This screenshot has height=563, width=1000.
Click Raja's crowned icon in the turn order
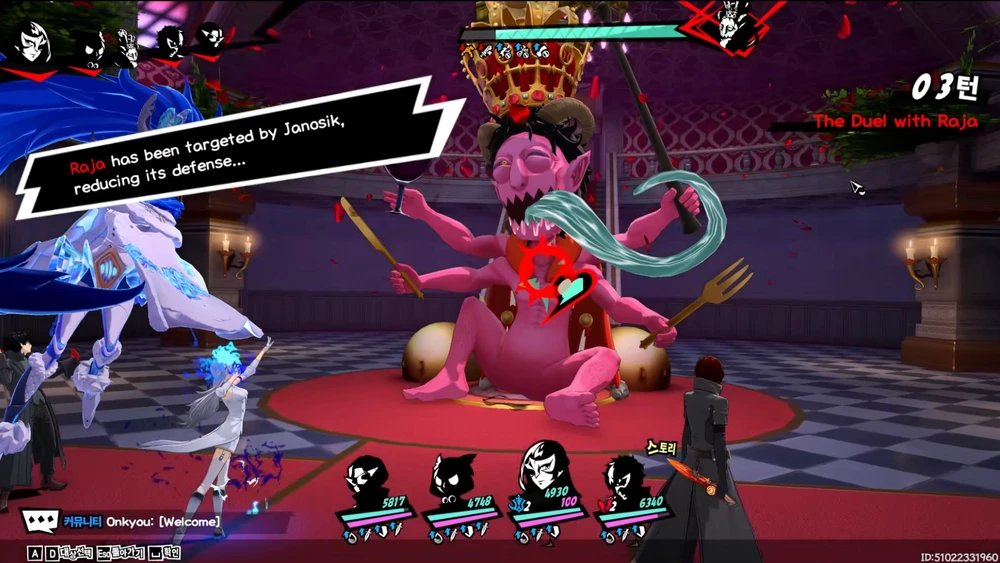click(128, 45)
